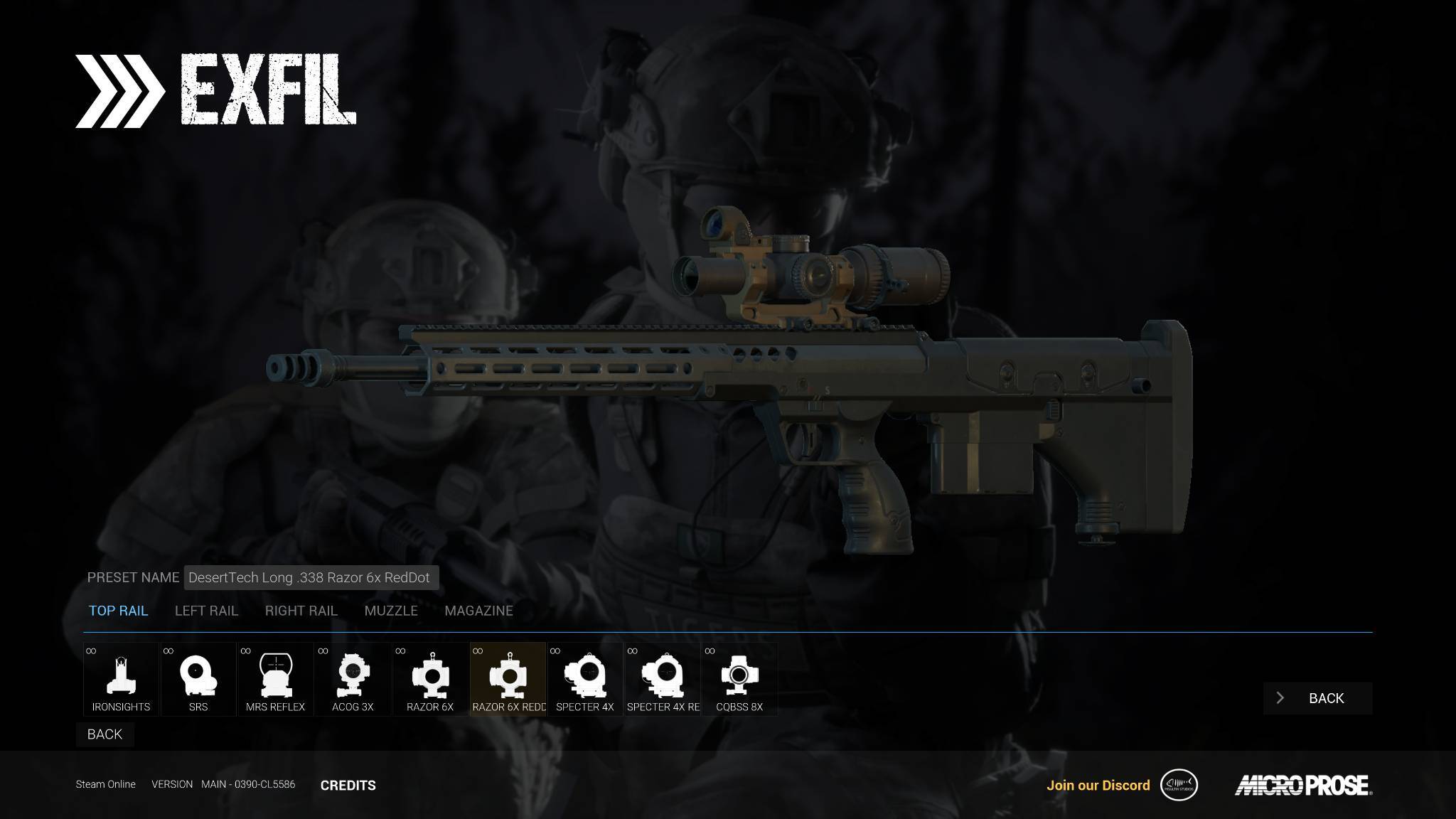Pick the plain Razor 6X scope
1456x819 pixels.
(x=430, y=679)
